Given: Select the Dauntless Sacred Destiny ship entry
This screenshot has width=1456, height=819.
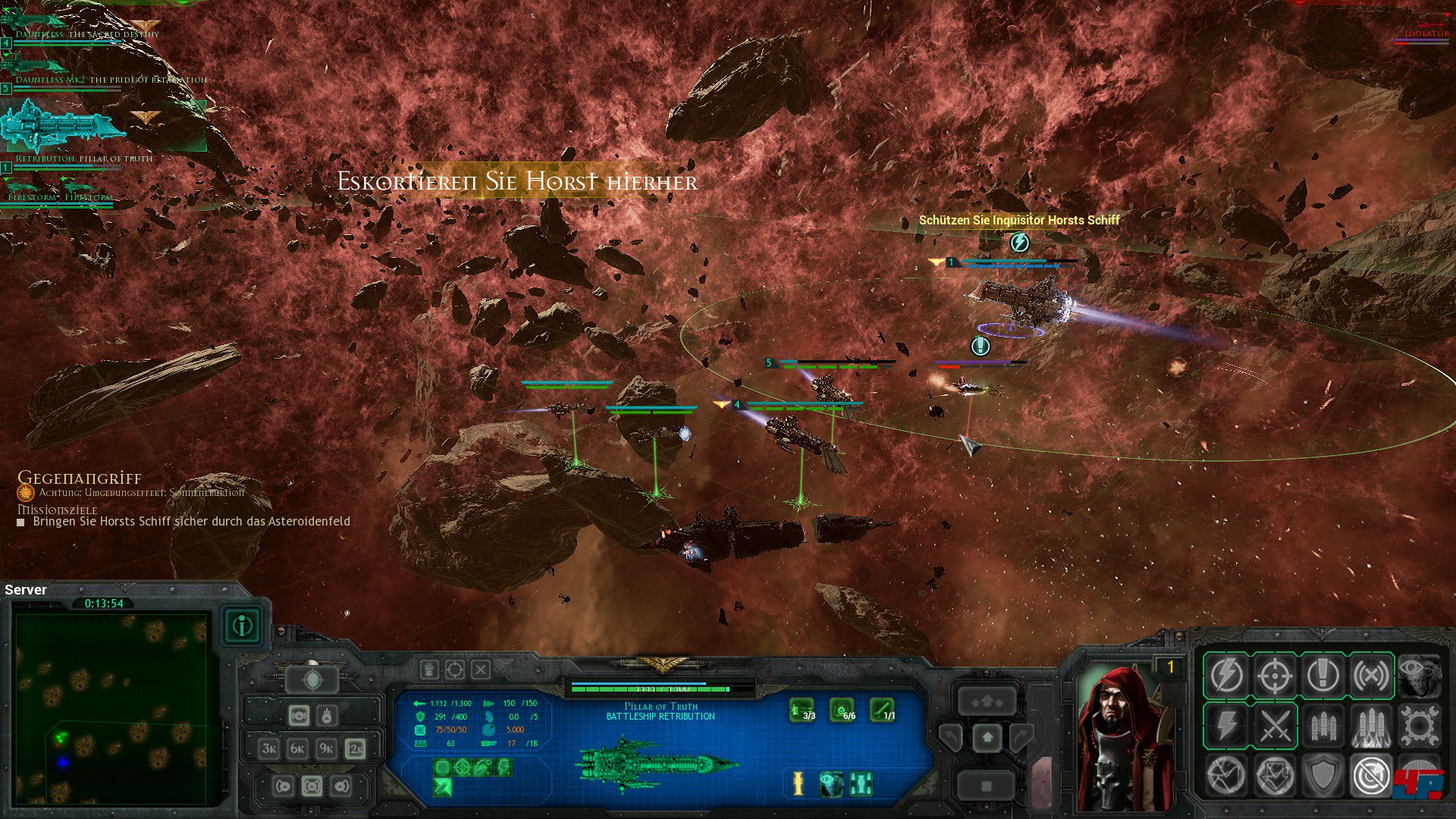Looking at the screenshot, I should click(87, 34).
